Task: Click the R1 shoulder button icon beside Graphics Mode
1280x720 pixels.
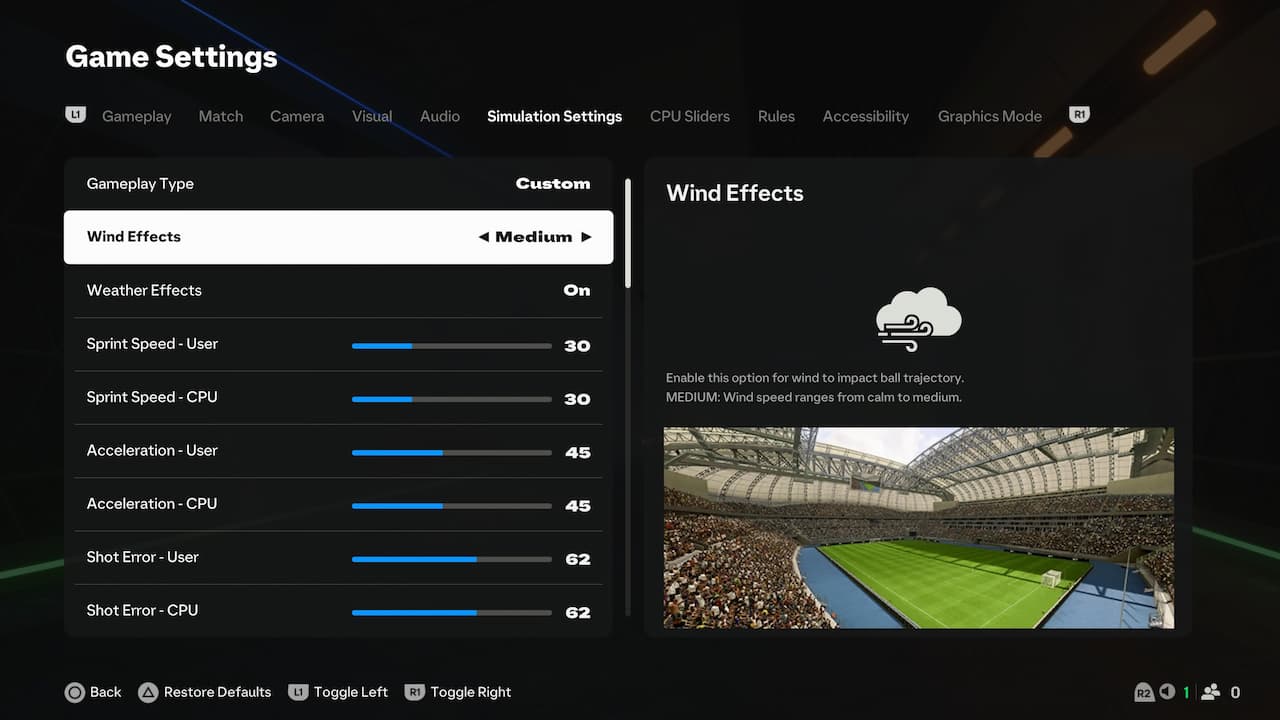Action: click(1078, 113)
